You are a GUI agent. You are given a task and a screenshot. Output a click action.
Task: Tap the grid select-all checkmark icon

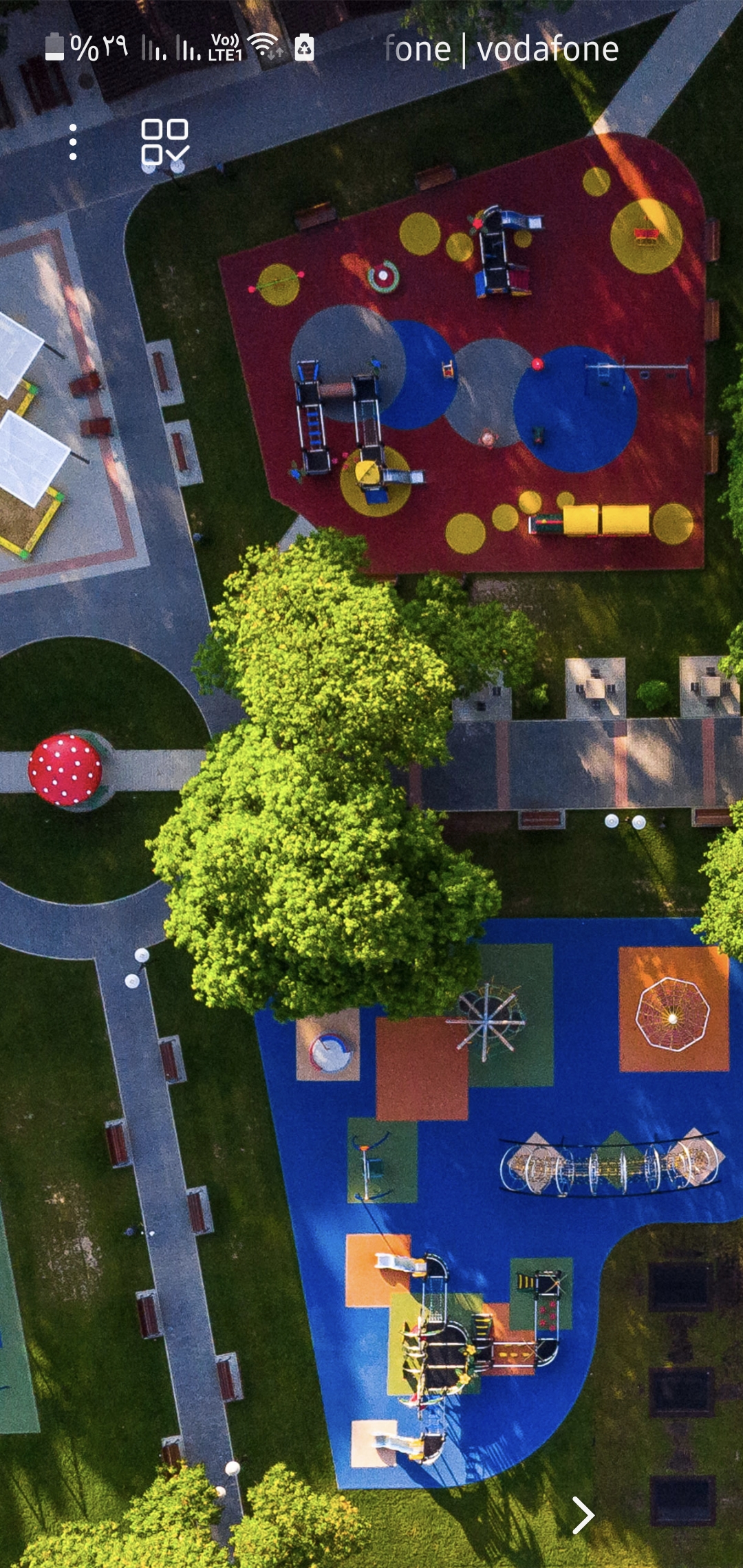pyautogui.click(x=164, y=142)
